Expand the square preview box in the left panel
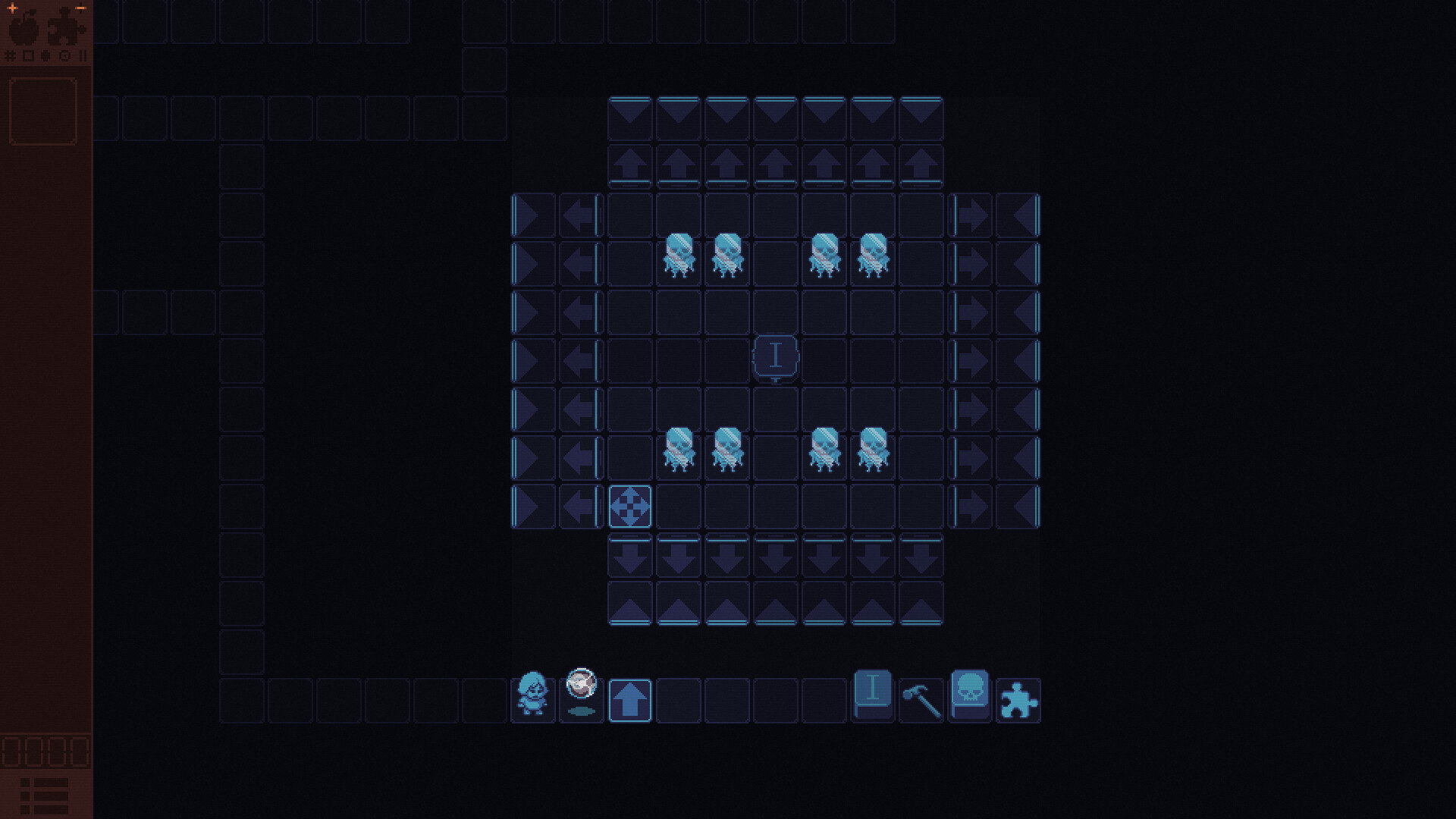 click(x=43, y=111)
